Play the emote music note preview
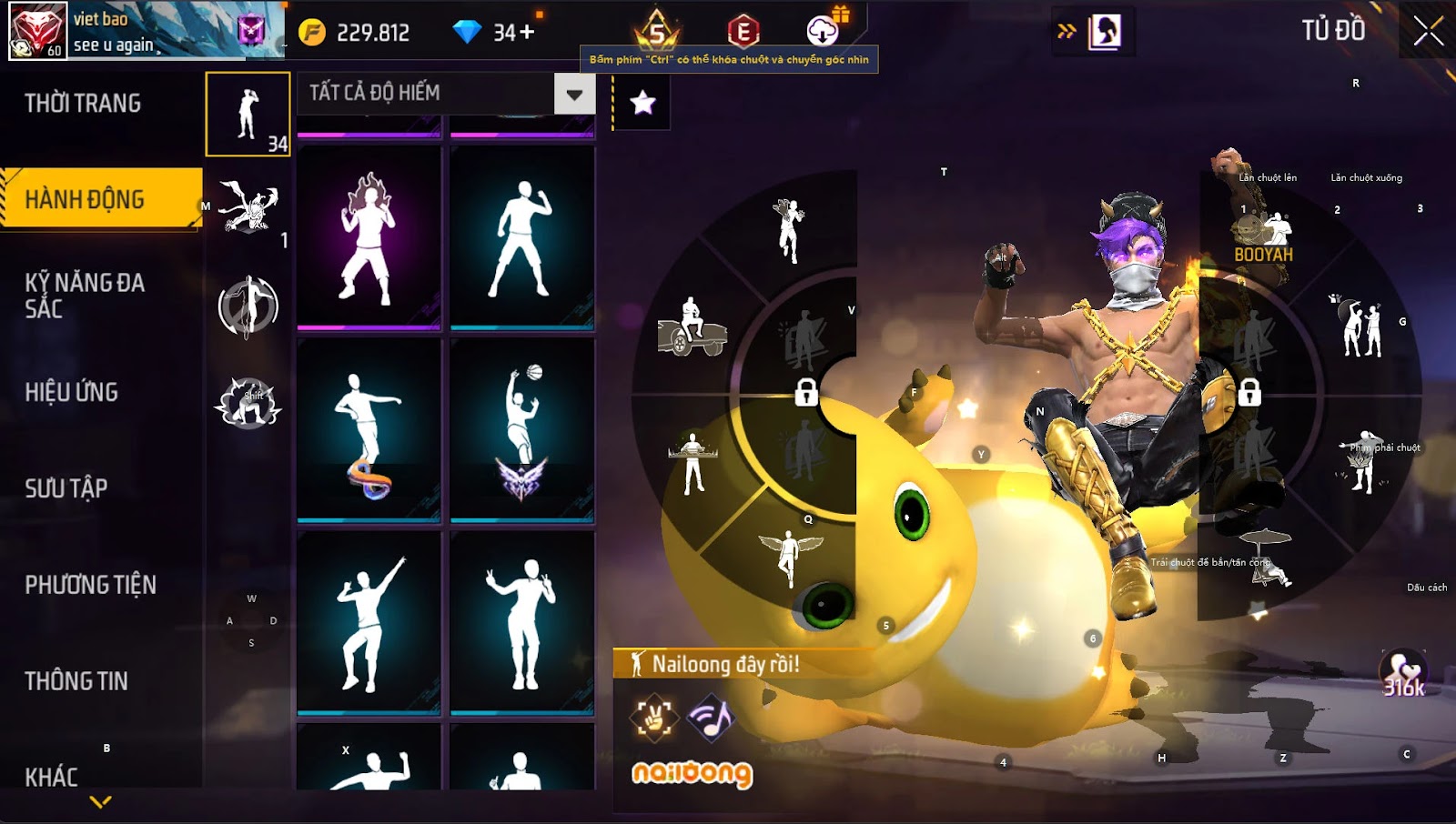Viewport: 1456px width, 824px height. coord(711,718)
